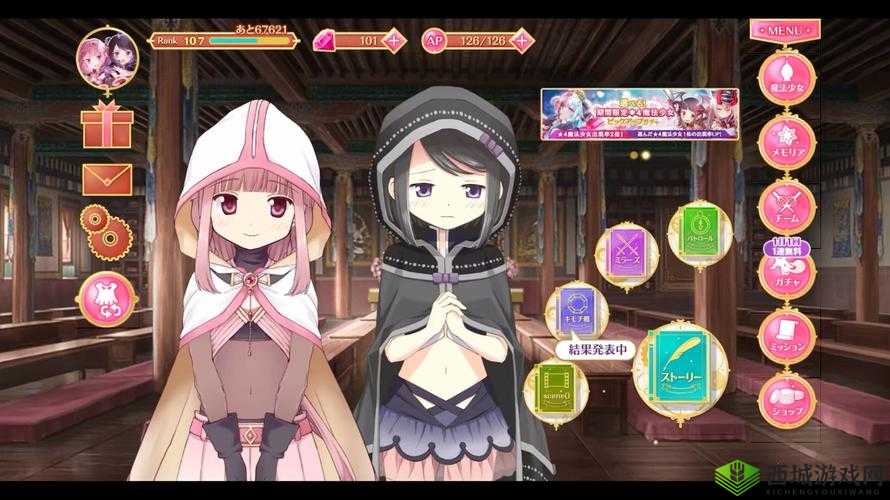Refill AP using the plus button
The width and height of the screenshot is (890, 500).
point(522,41)
